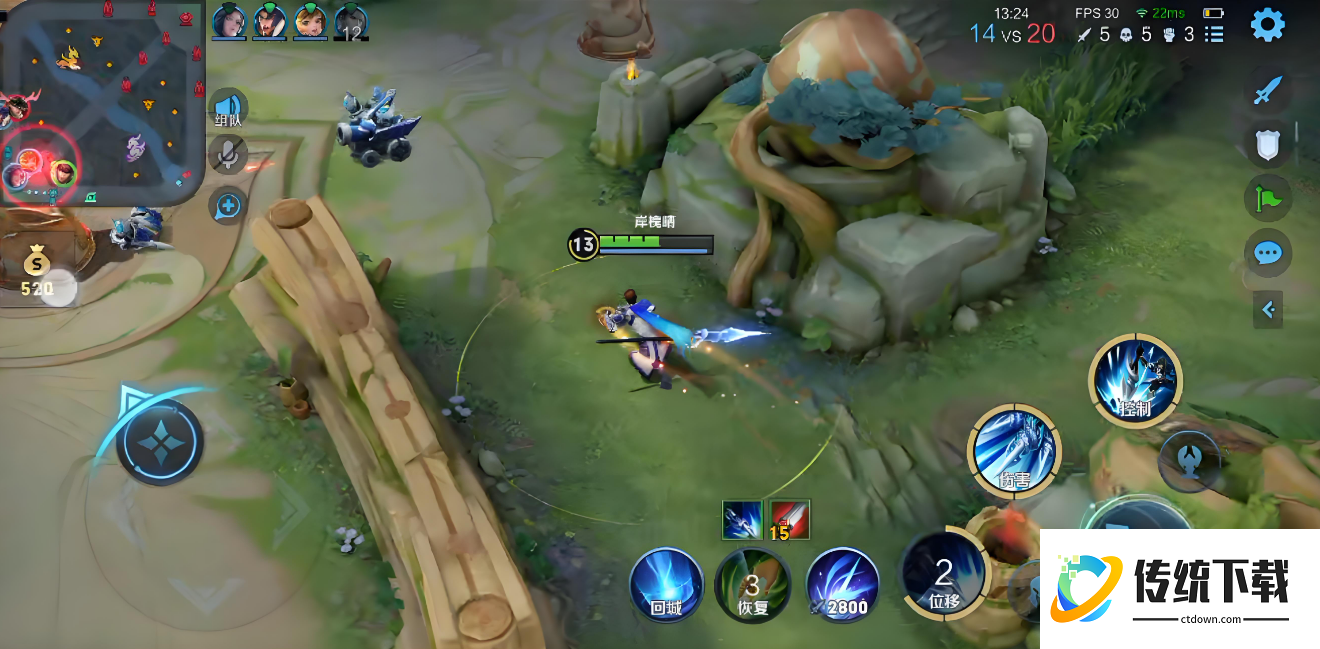Screen dimensions: 1320x649
Task: Send the green flag gather signal
Action: (1267, 198)
